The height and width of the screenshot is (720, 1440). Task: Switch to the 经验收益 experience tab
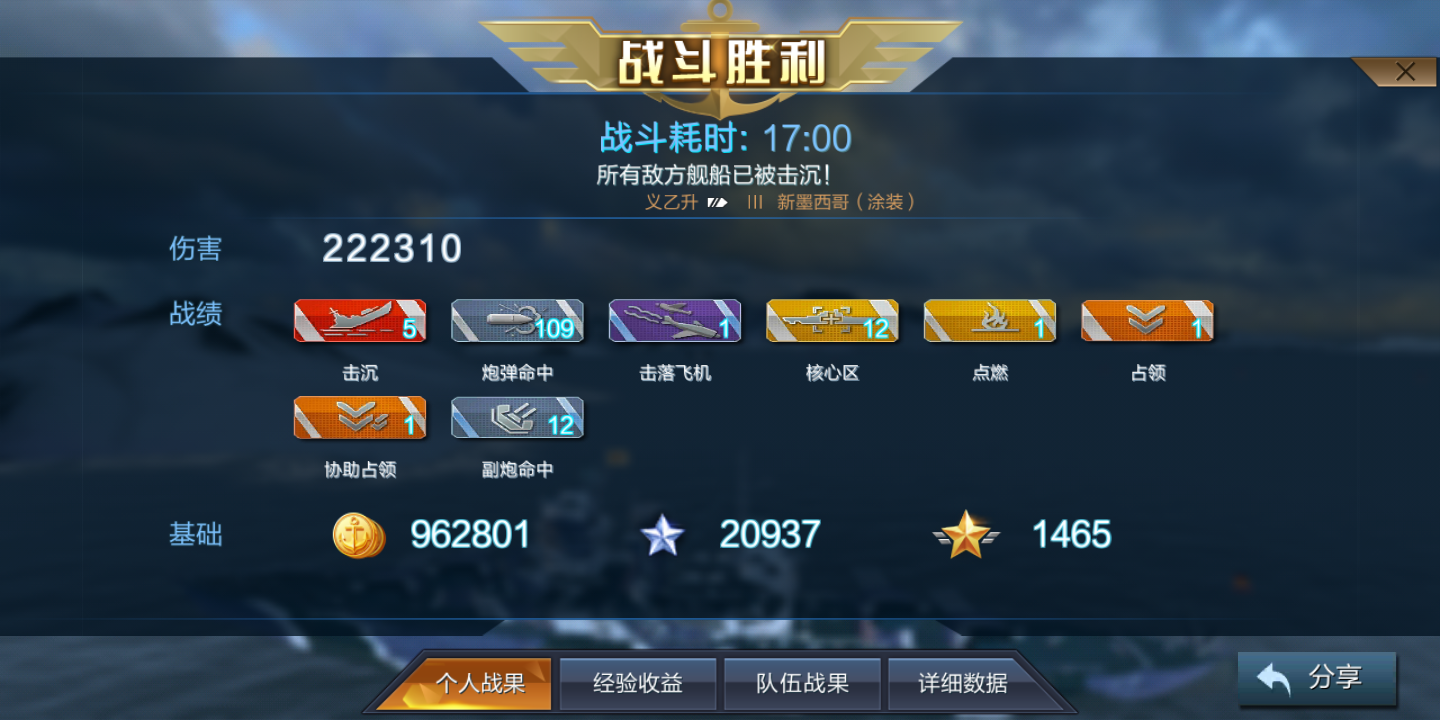coord(638,683)
